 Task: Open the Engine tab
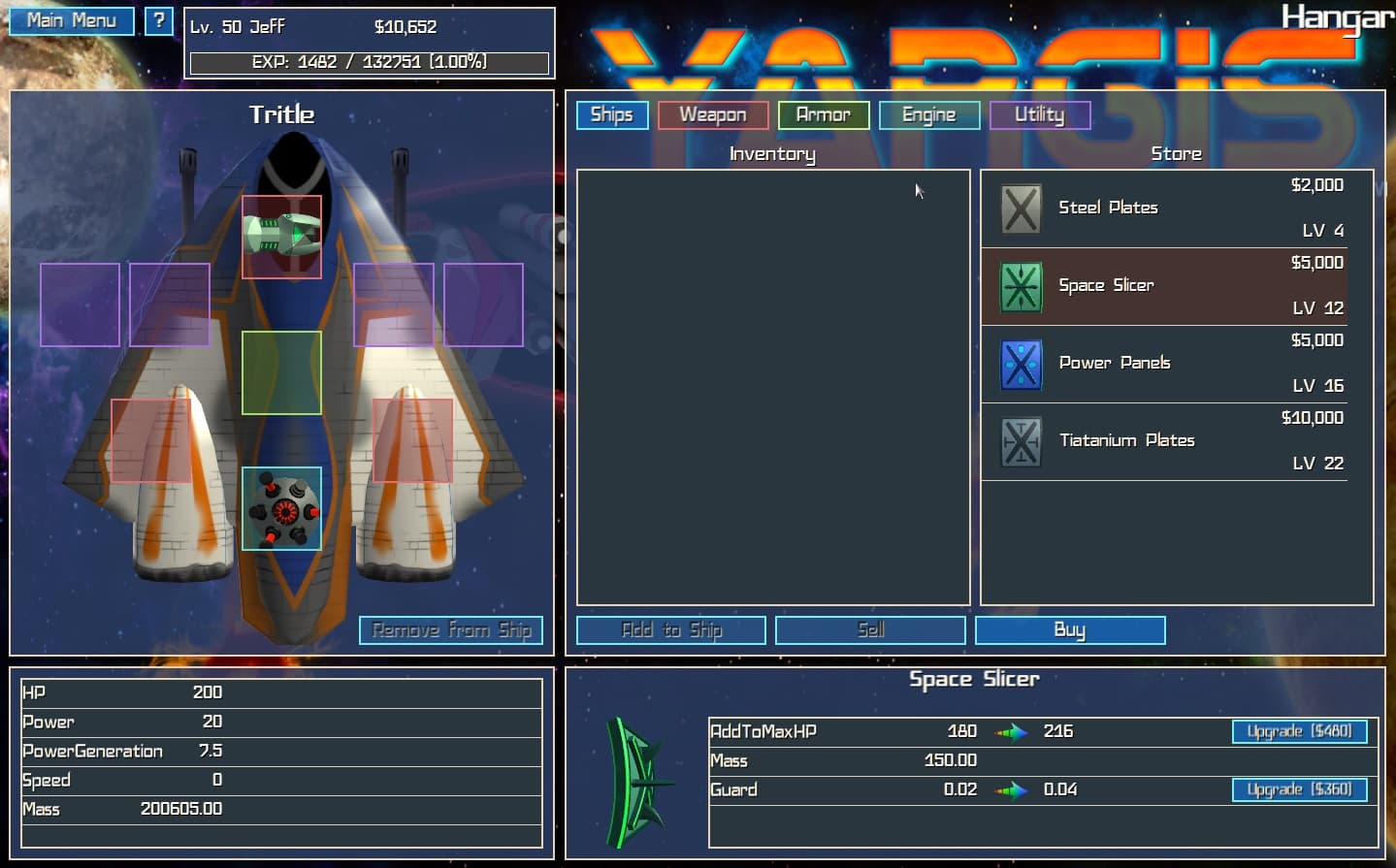pos(927,114)
